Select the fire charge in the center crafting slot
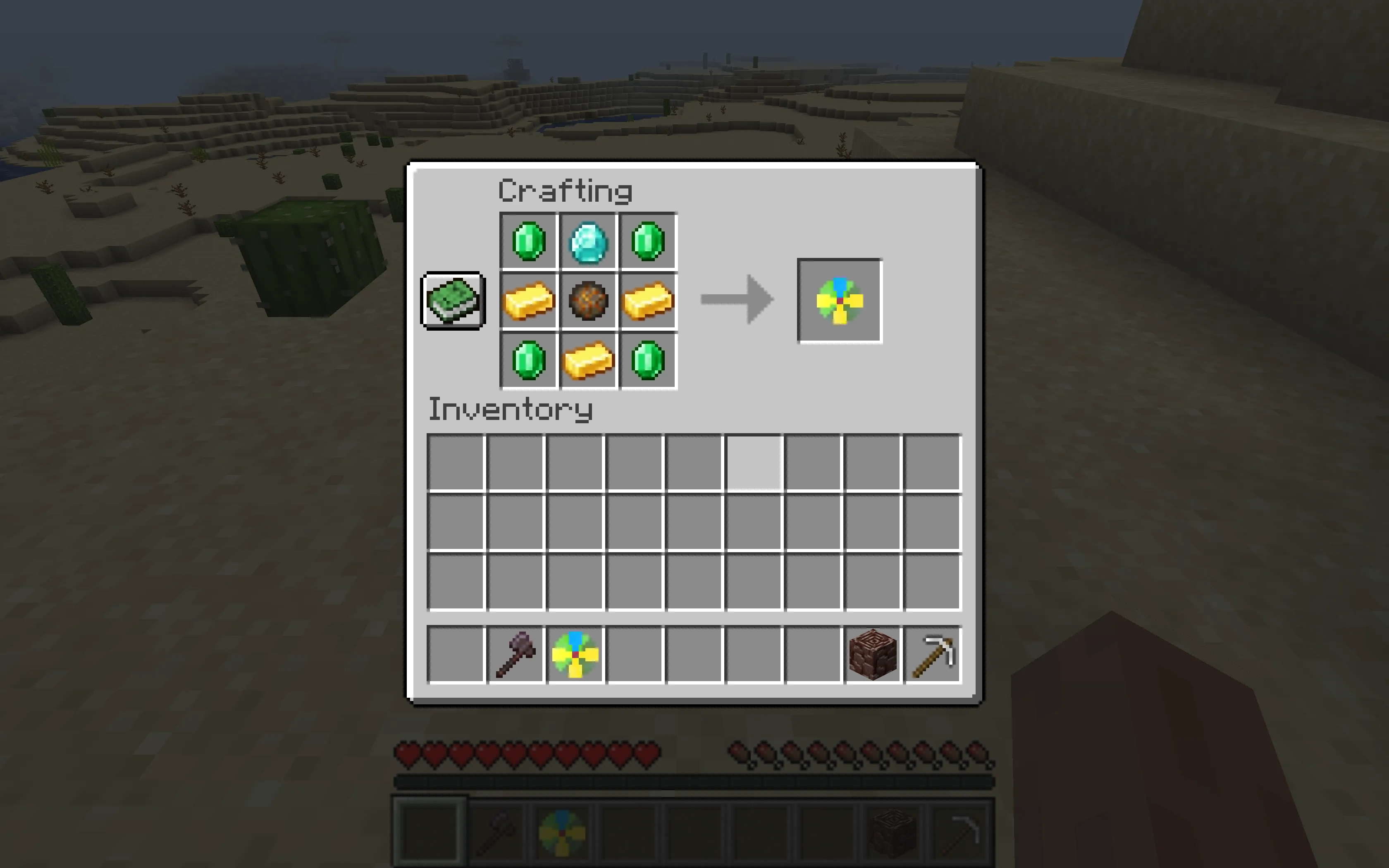This screenshot has height=868, width=1389. pyautogui.click(x=588, y=300)
